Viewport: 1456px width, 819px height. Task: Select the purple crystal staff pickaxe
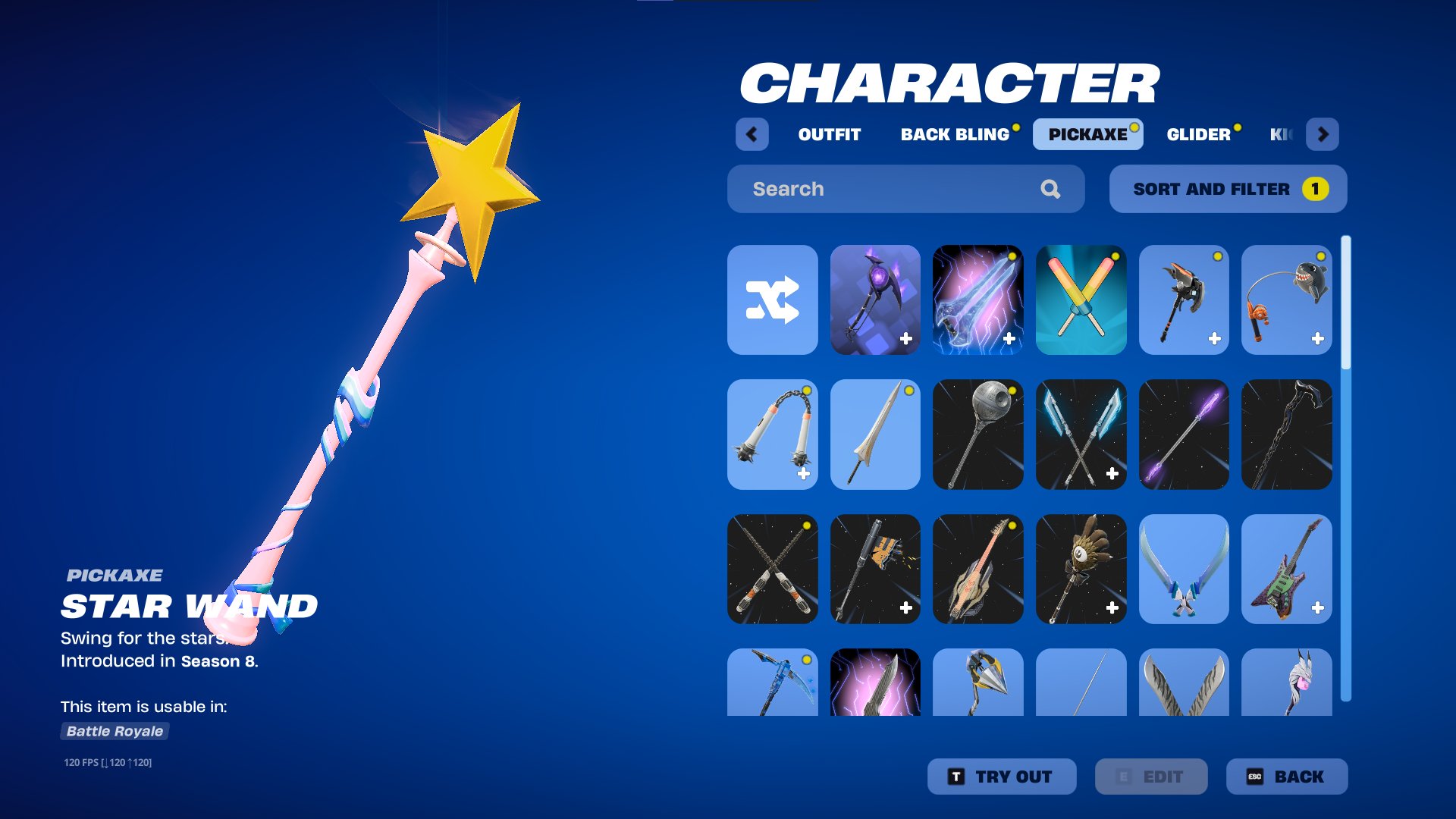(x=1185, y=434)
